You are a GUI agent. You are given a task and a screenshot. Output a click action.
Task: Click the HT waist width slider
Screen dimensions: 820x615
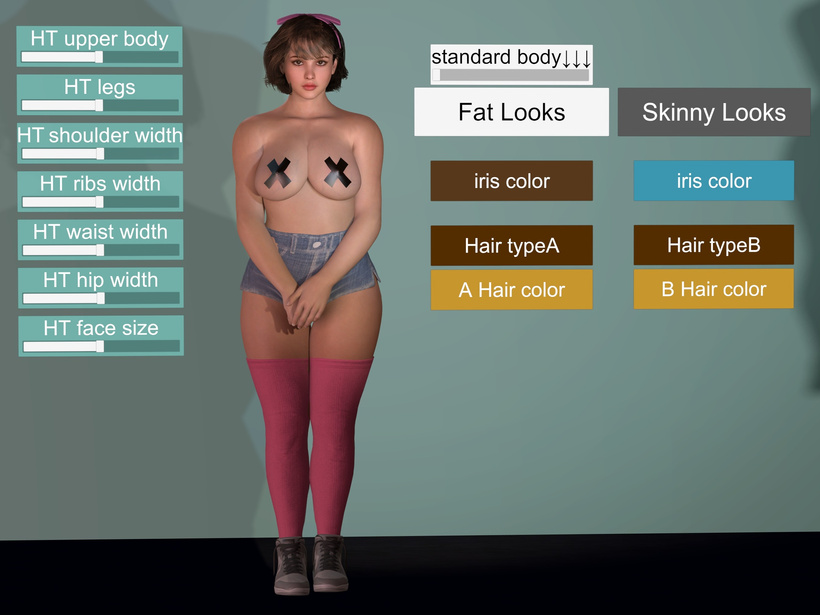point(100,250)
